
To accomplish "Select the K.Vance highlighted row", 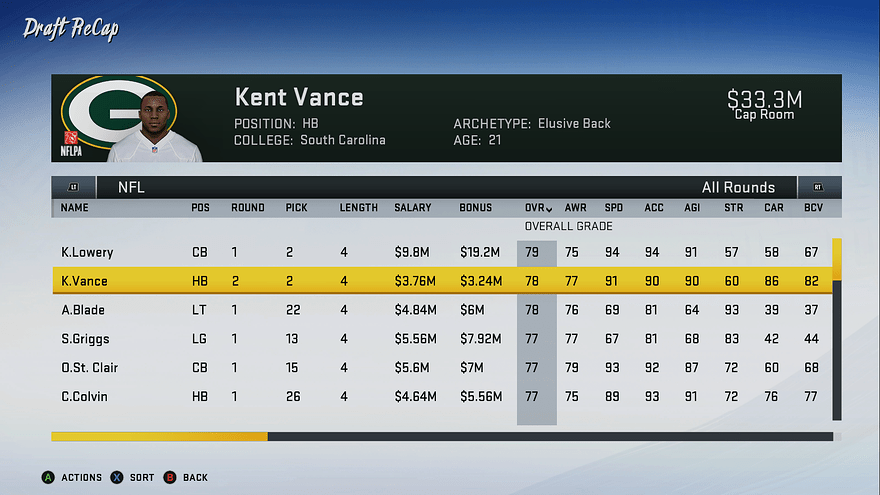I will (440, 282).
